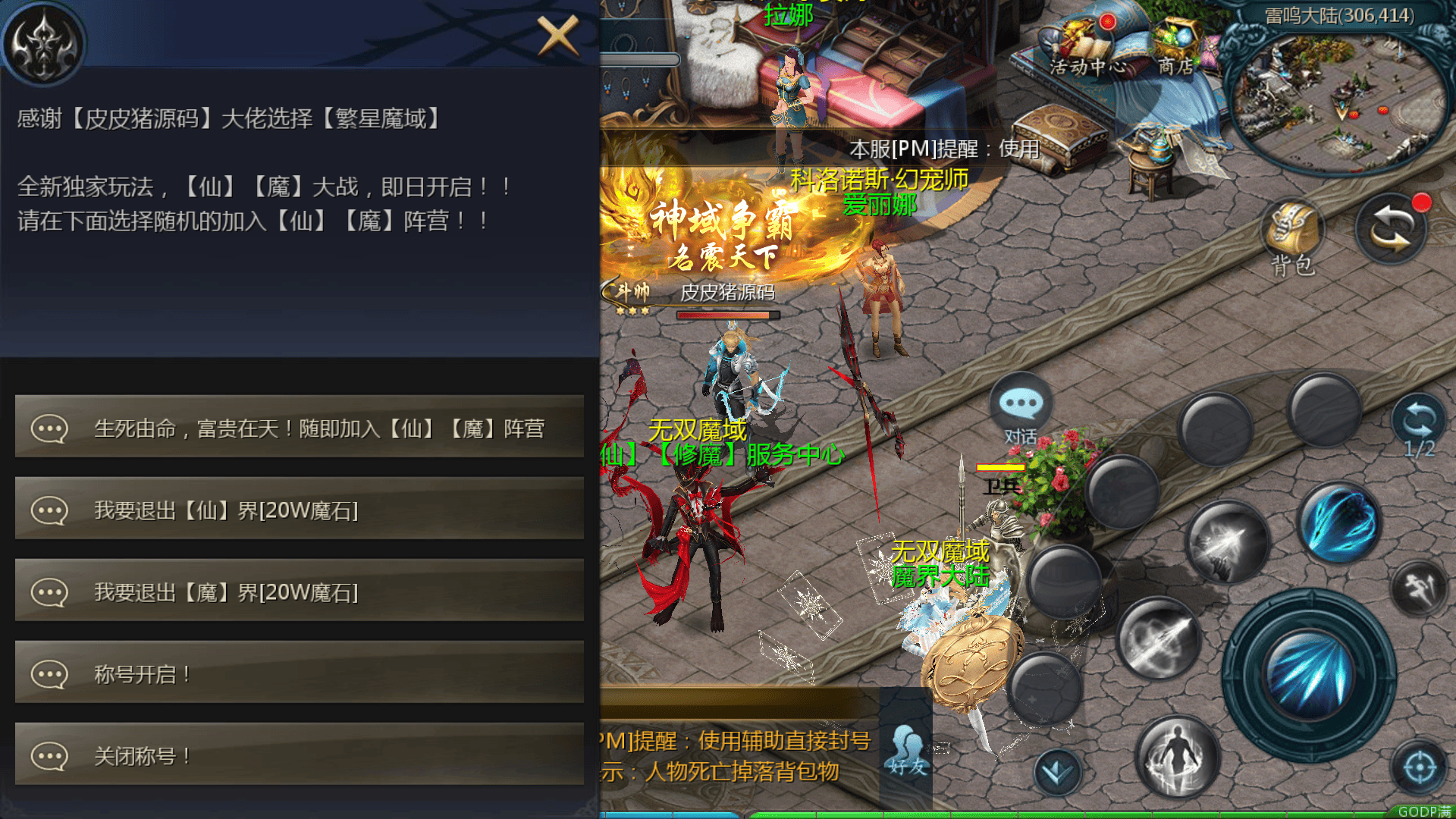Viewport: 1456px width, 819px height.
Task: Tap the swap arrows icon with red dot
Action: point(1392,229)
